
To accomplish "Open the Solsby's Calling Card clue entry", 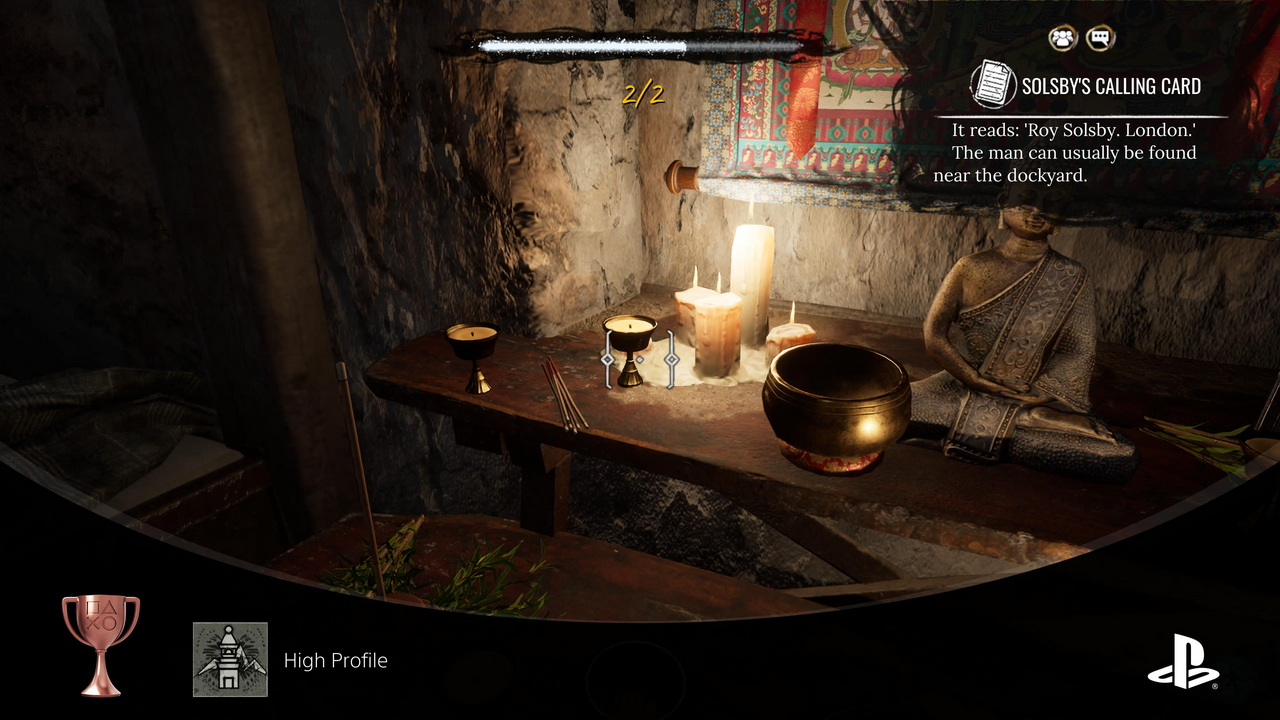I will click(1110, 86).
